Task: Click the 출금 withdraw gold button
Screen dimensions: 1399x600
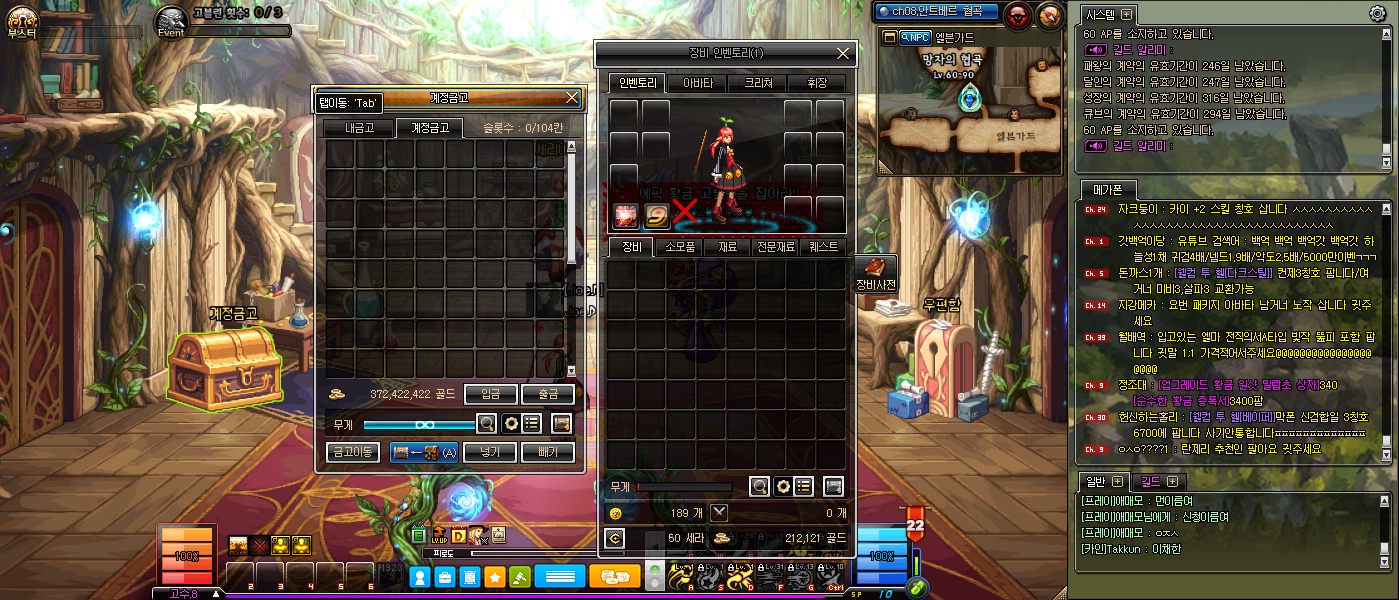Action: pyautogui.click(x=548, y=394)
